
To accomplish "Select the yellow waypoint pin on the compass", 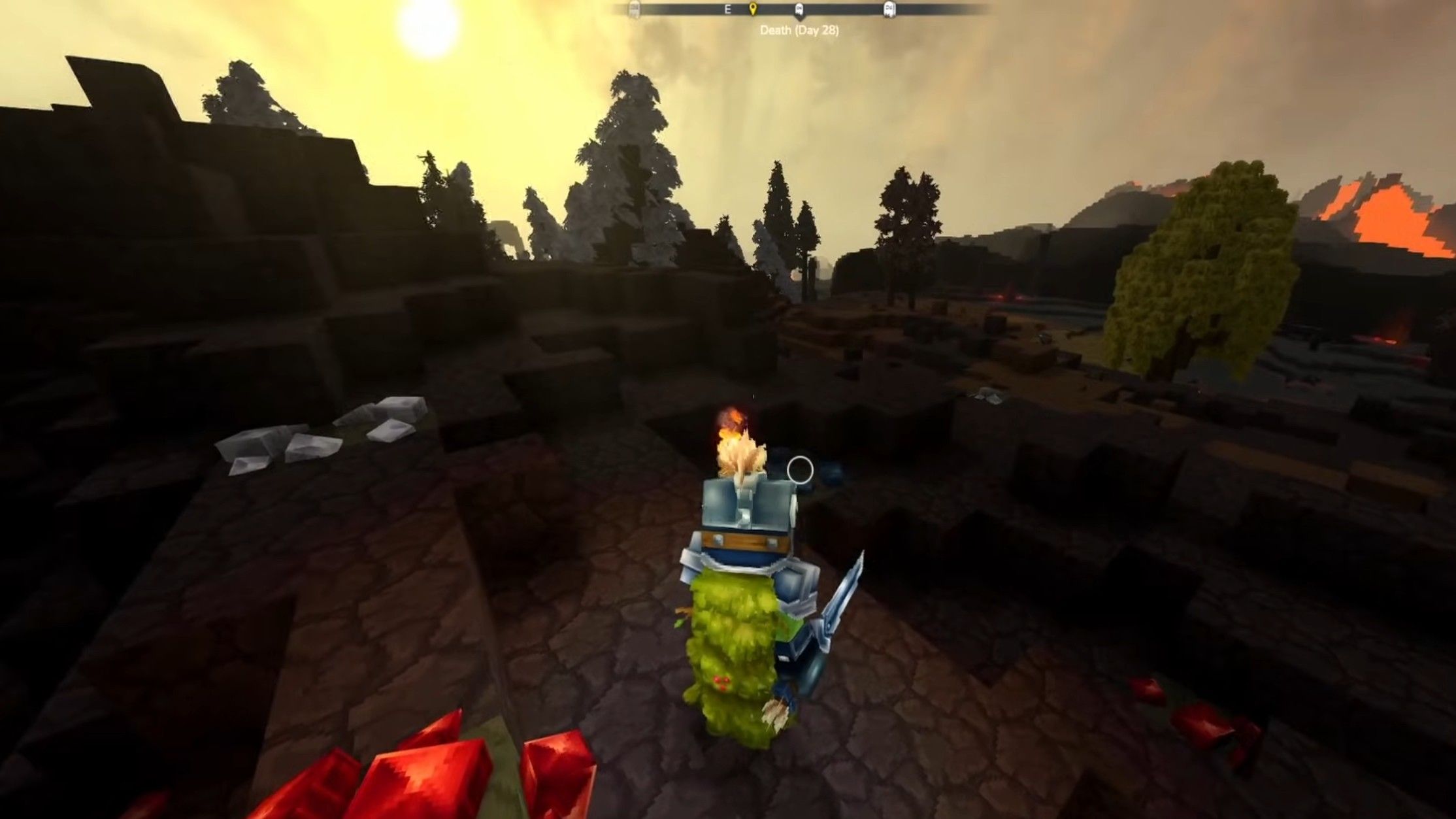I will 753,10.
